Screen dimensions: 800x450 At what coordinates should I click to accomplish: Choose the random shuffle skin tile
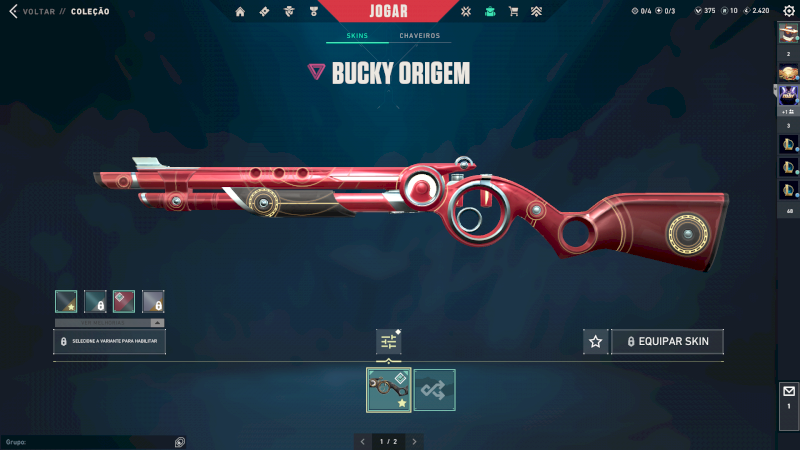click(x=435, y=390)
